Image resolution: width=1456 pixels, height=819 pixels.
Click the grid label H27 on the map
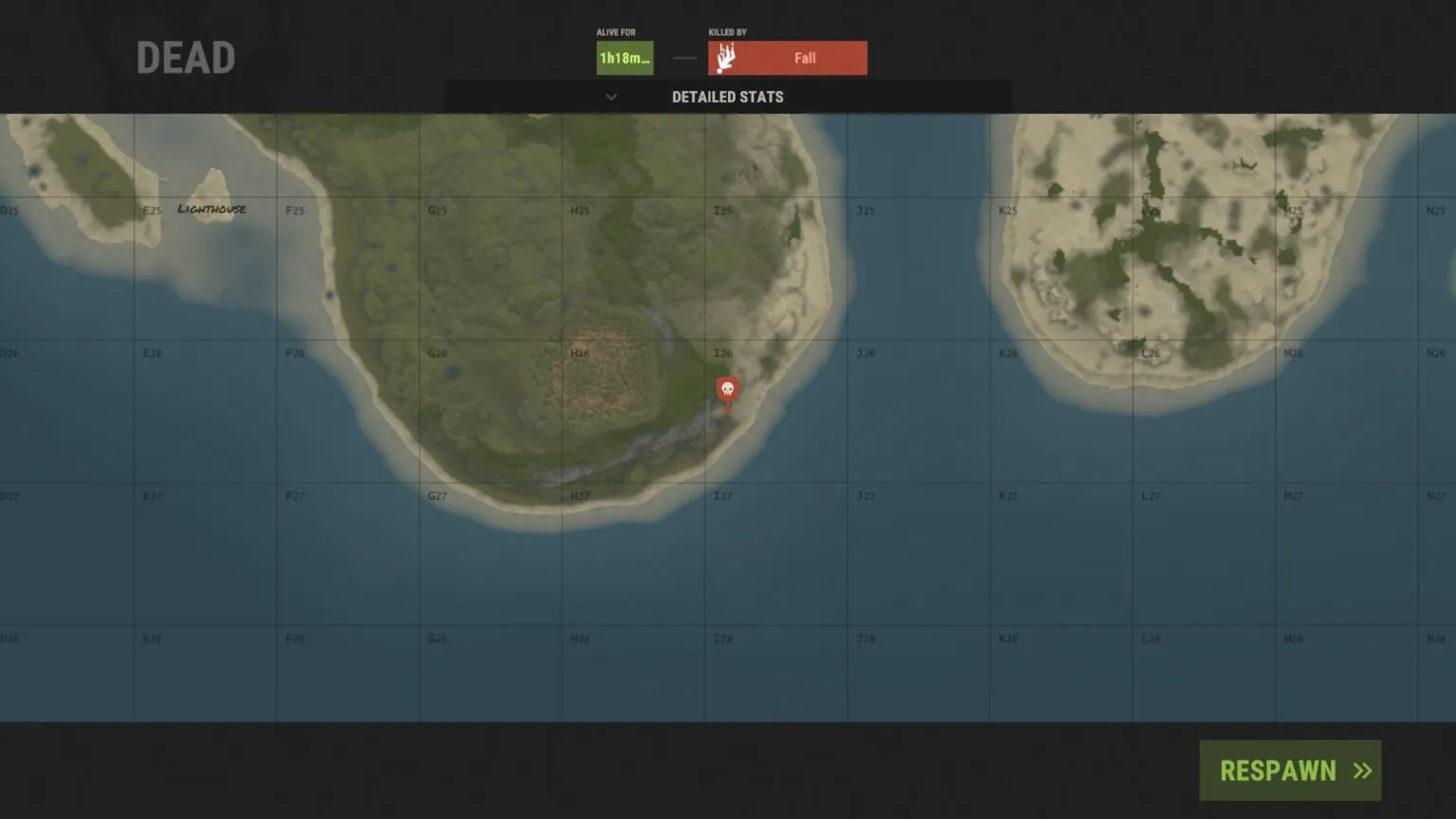click(x=580, y=495)
